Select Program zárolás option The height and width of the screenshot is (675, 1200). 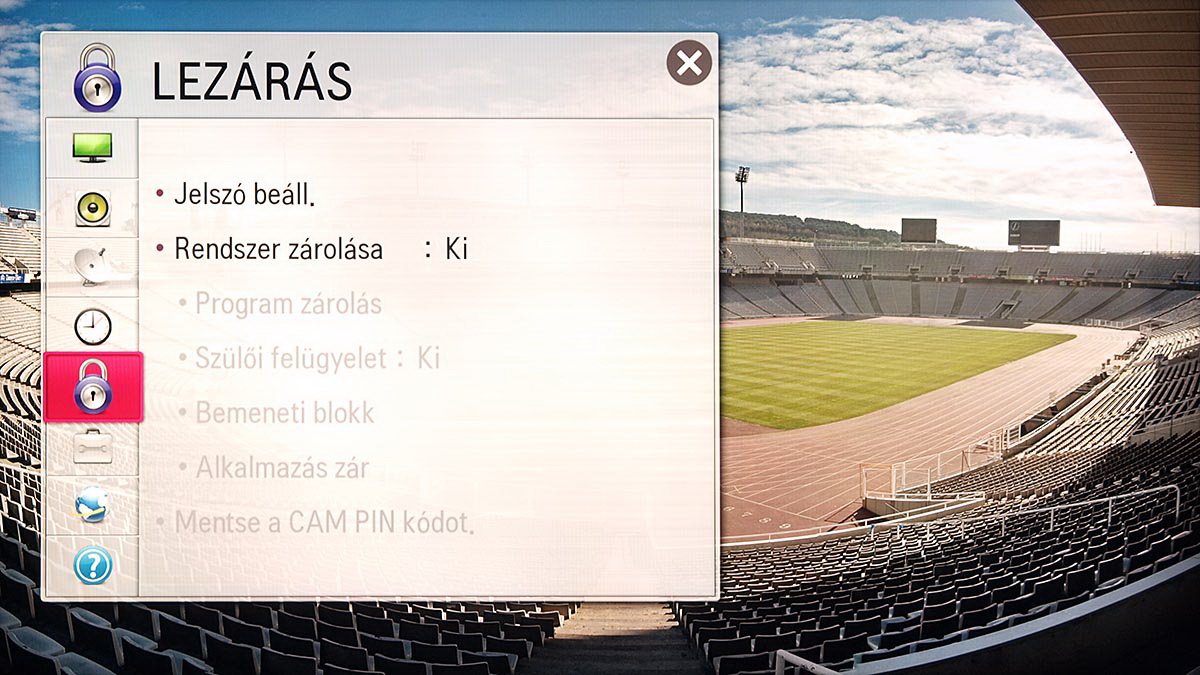[288, 304]
